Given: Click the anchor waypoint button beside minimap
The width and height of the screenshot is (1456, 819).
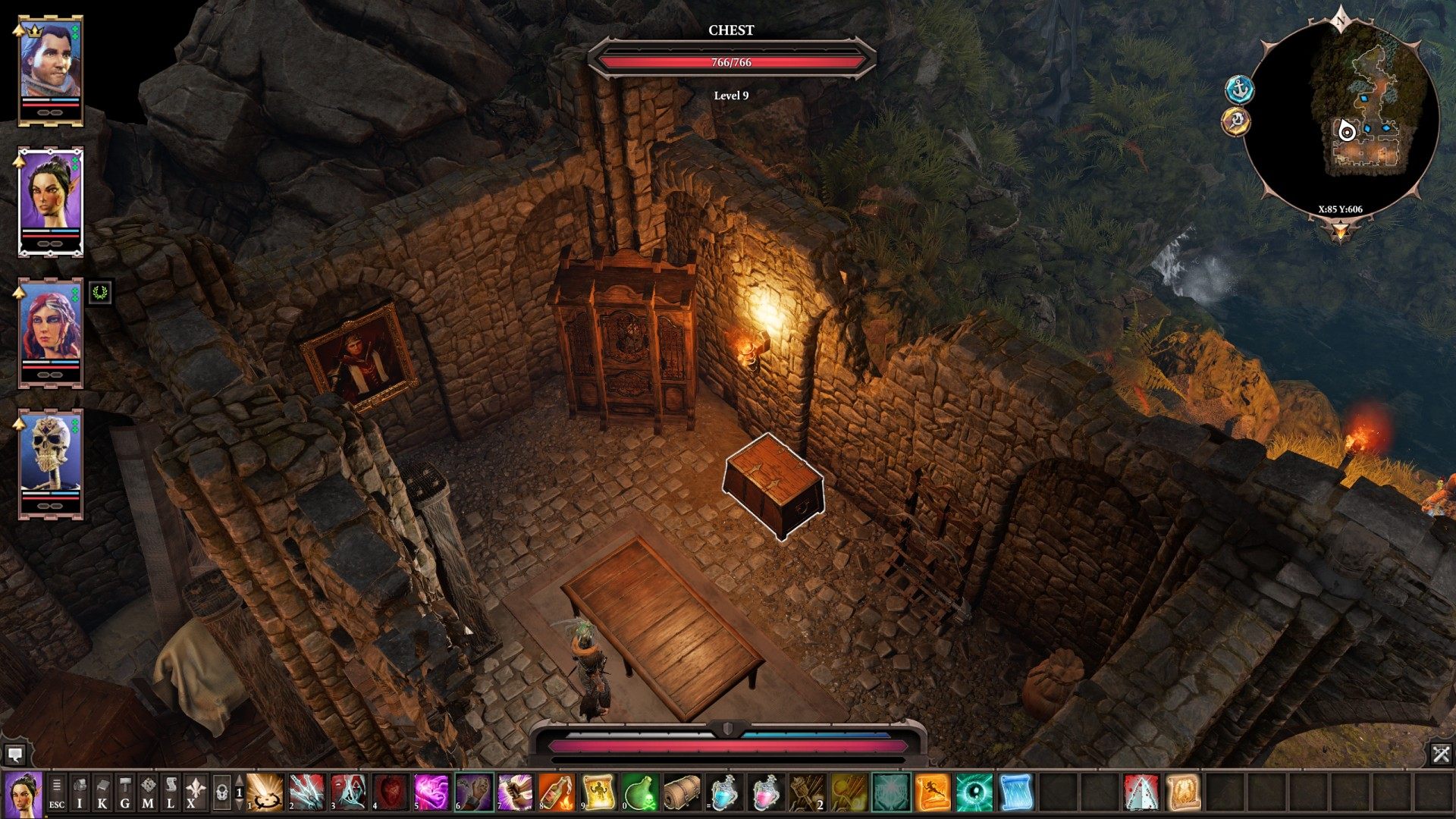Looking at the screenshot, I should click(x=1239, y=89).
